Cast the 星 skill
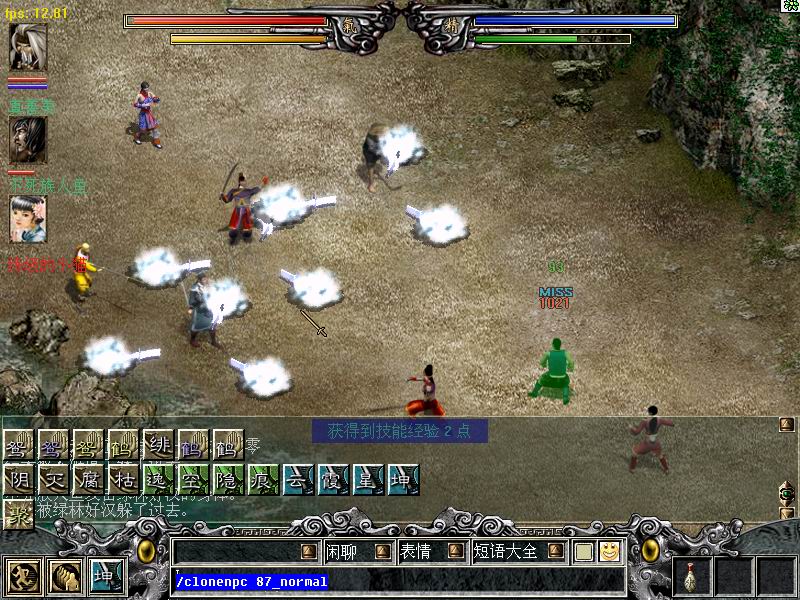Image resolution: width=800 pixels, height=600 pixels. [x=369, y=479]
